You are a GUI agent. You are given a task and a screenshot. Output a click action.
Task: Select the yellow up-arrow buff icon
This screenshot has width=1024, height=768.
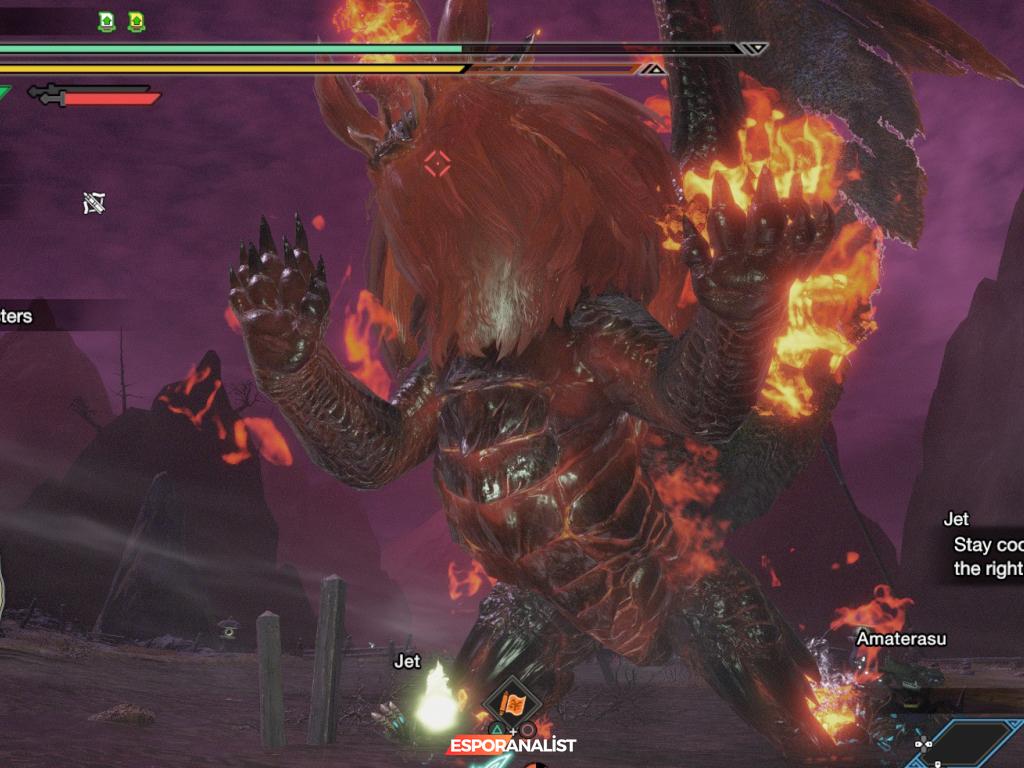(136, 21)
